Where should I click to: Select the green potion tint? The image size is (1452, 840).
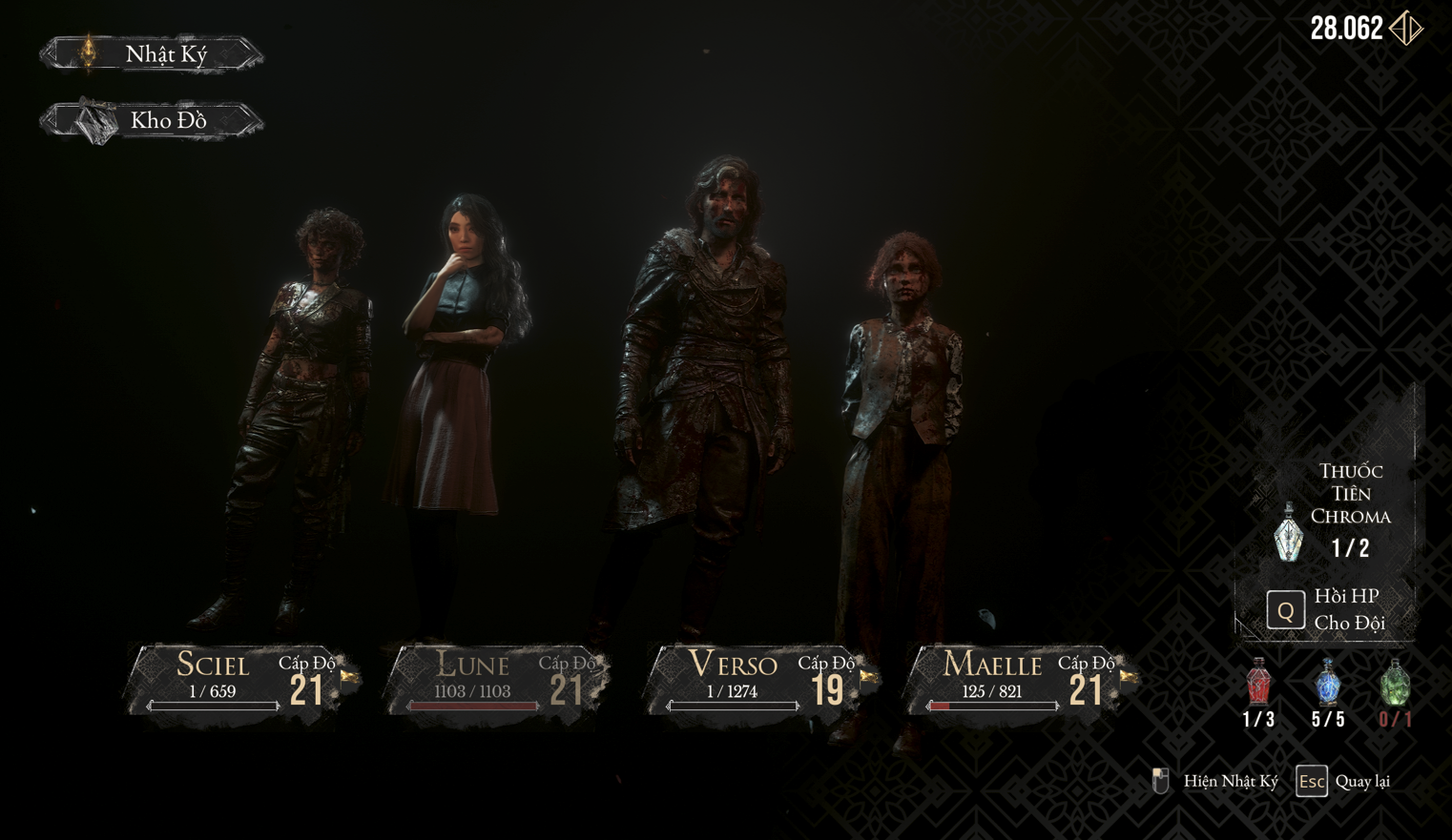1395,683
